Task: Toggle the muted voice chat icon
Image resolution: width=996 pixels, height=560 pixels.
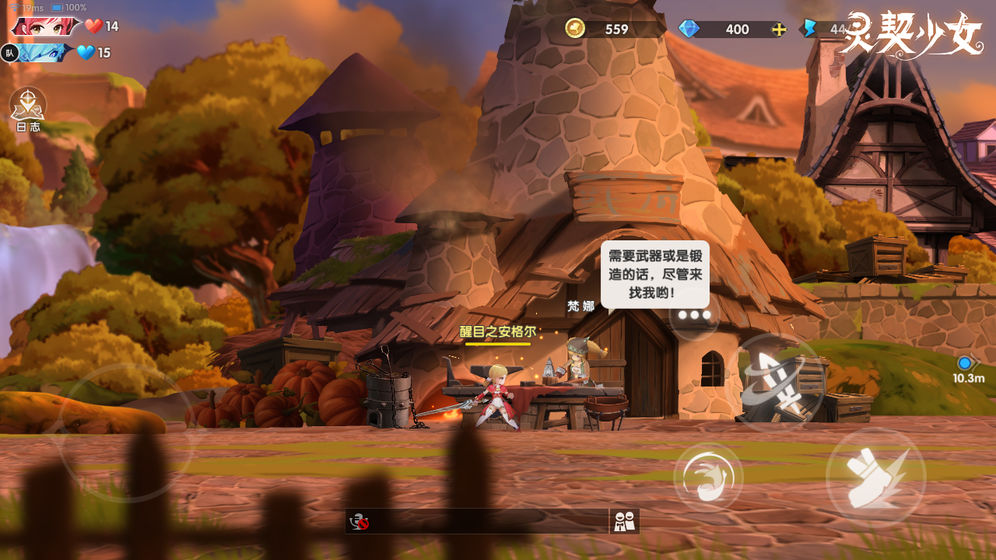Action: (359, 521)
